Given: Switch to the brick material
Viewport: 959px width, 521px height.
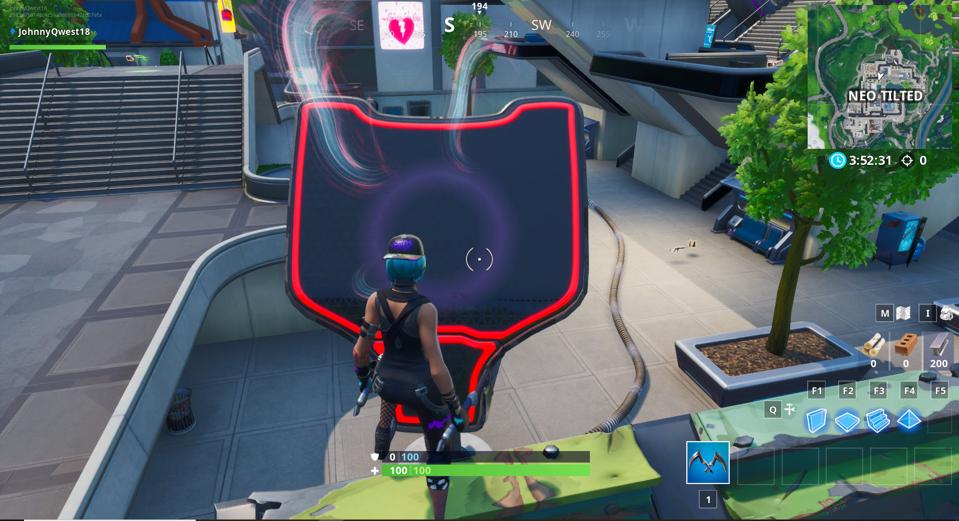Looking at the screenshot, I should click(906, 345).
